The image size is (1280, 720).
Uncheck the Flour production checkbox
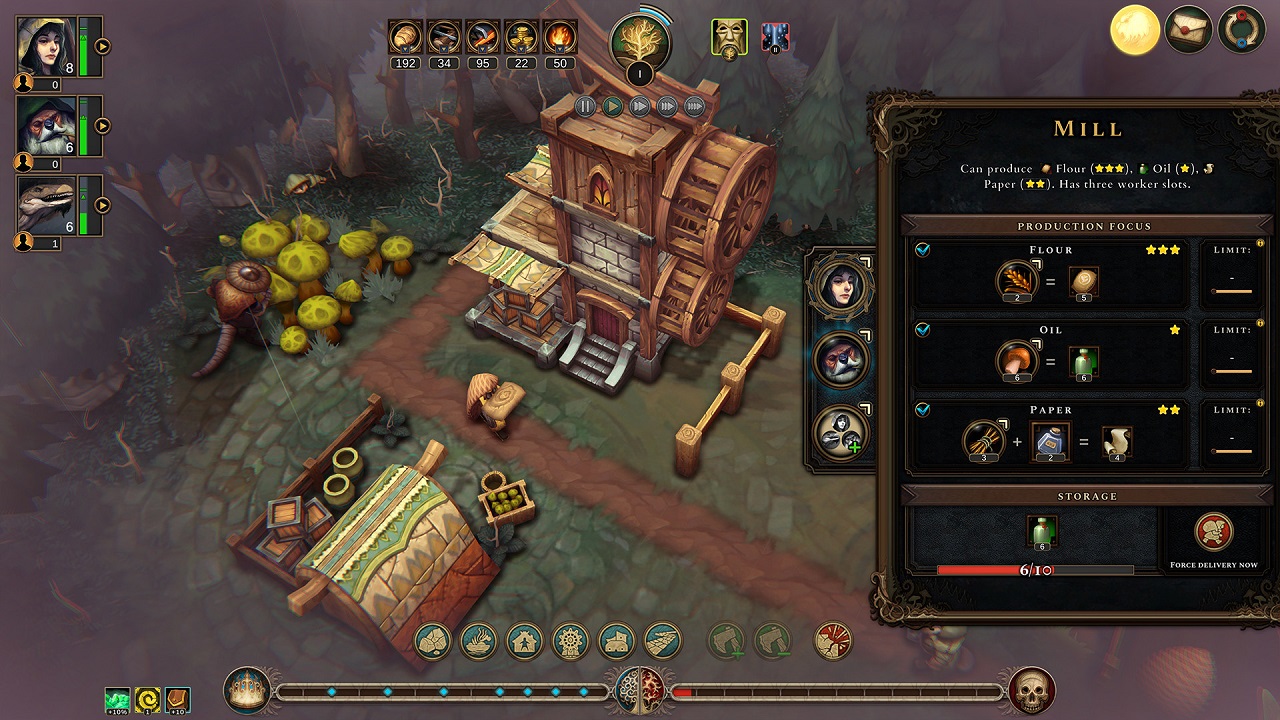pyautogui.click(x=923, y=250)
